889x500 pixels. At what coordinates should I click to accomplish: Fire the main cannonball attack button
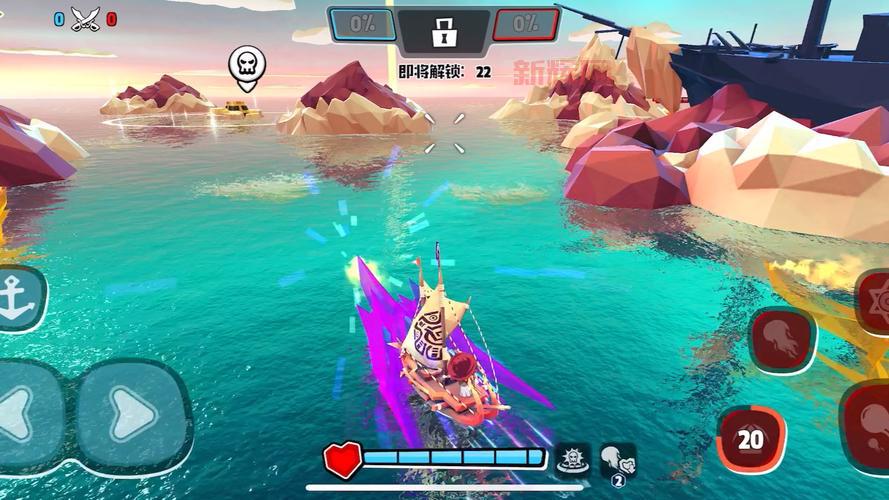click(x=869, y=428)
